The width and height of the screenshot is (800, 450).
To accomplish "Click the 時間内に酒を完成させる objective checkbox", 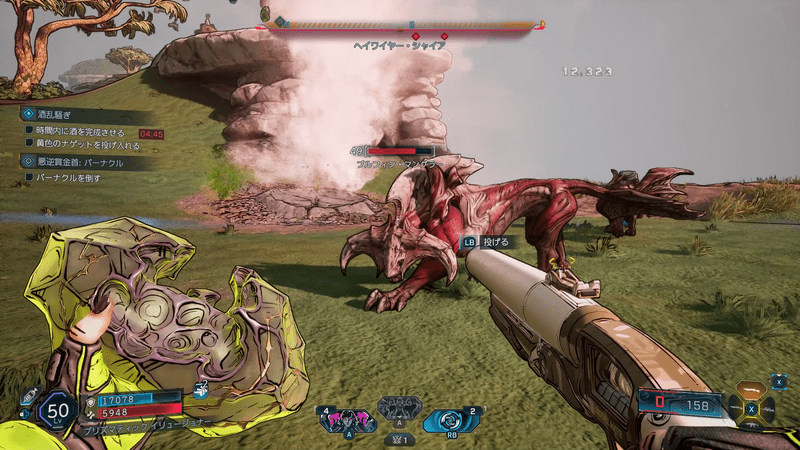I will click(29, 132).
